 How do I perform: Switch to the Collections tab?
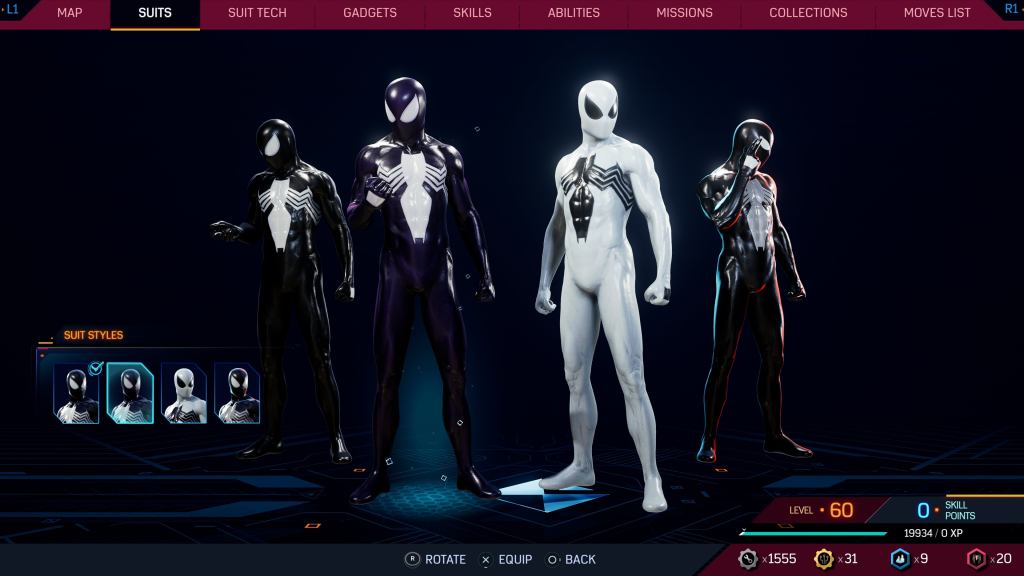coord(808,13)
